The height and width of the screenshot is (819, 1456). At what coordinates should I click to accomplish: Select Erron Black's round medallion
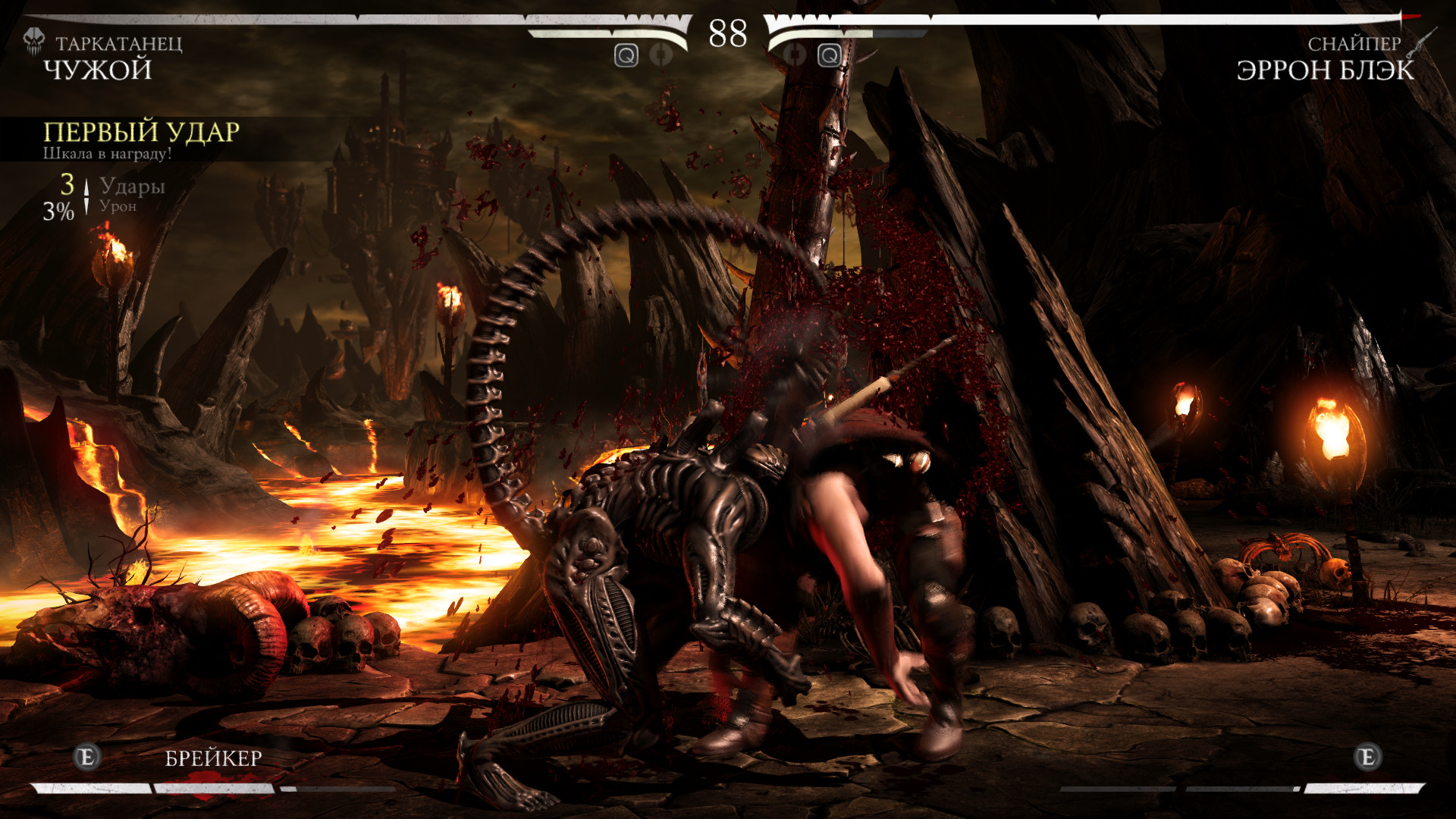pyautogui.click(x=794, y=55)
